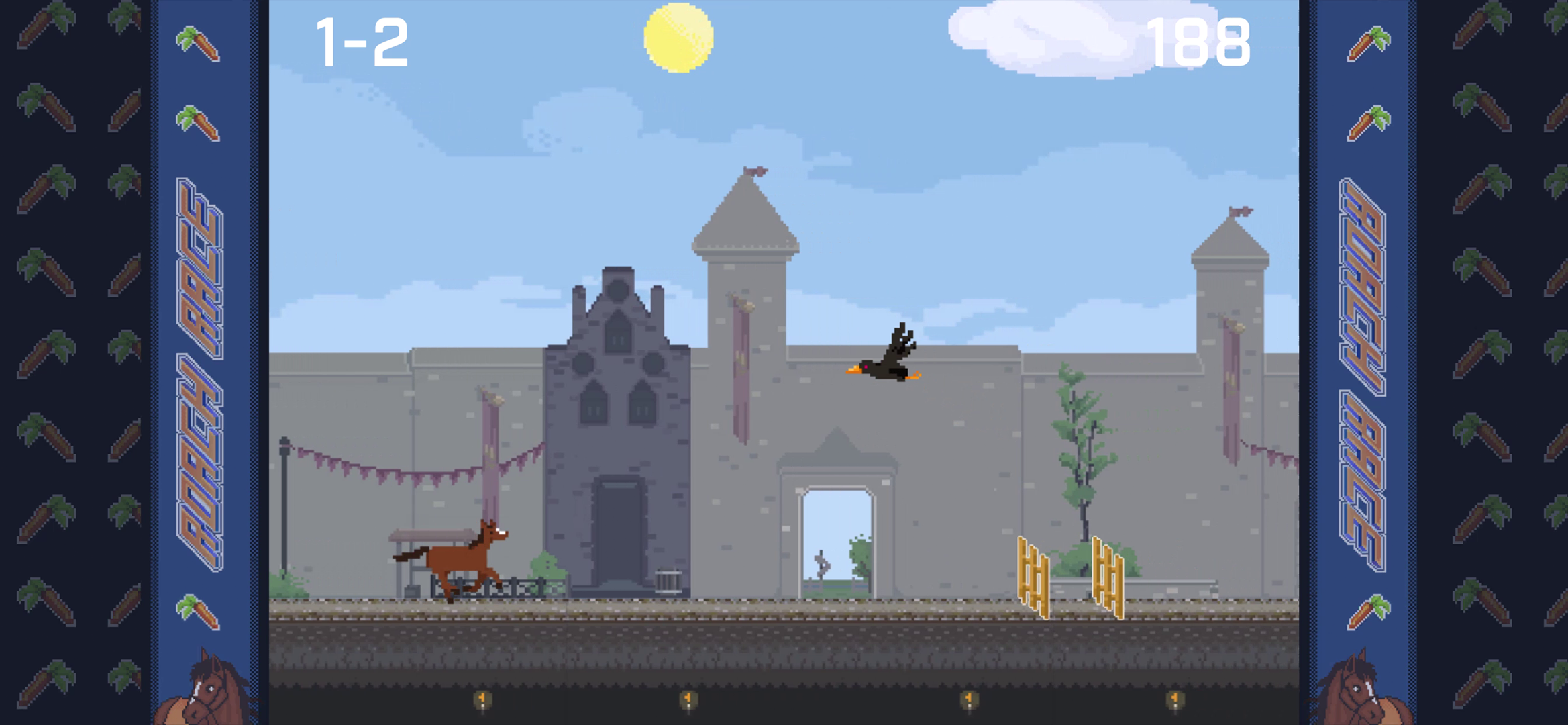Click the level indicator showing 1-2

click(x=362, y=40)
